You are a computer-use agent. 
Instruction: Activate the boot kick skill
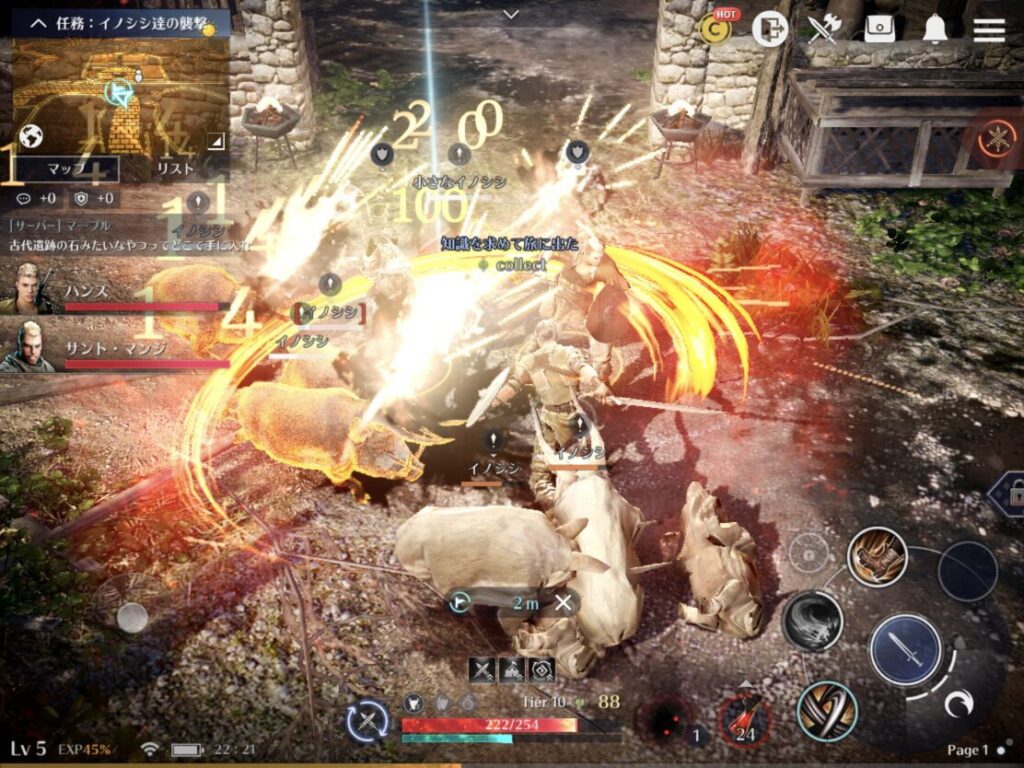(877, 556)
